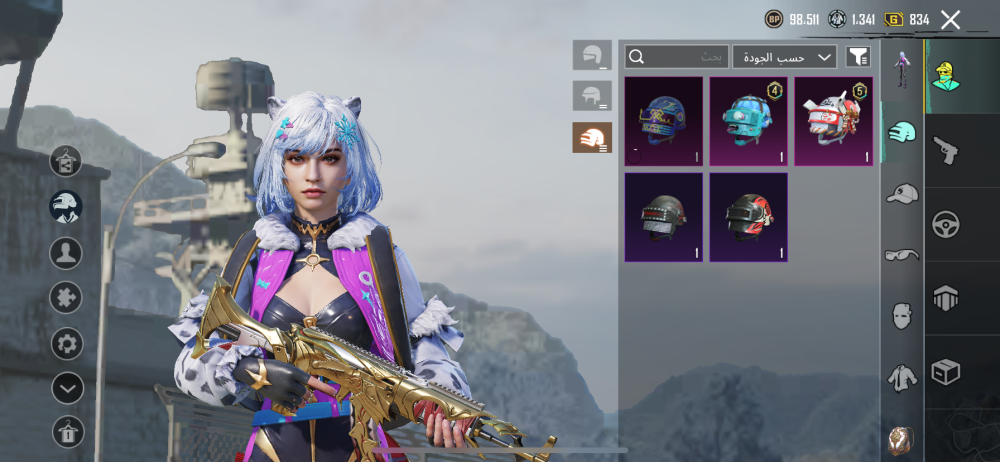Image resolution: width=1000 pixels, height=462 pixels.
Task: Open the glasses category
Action: 902,255
